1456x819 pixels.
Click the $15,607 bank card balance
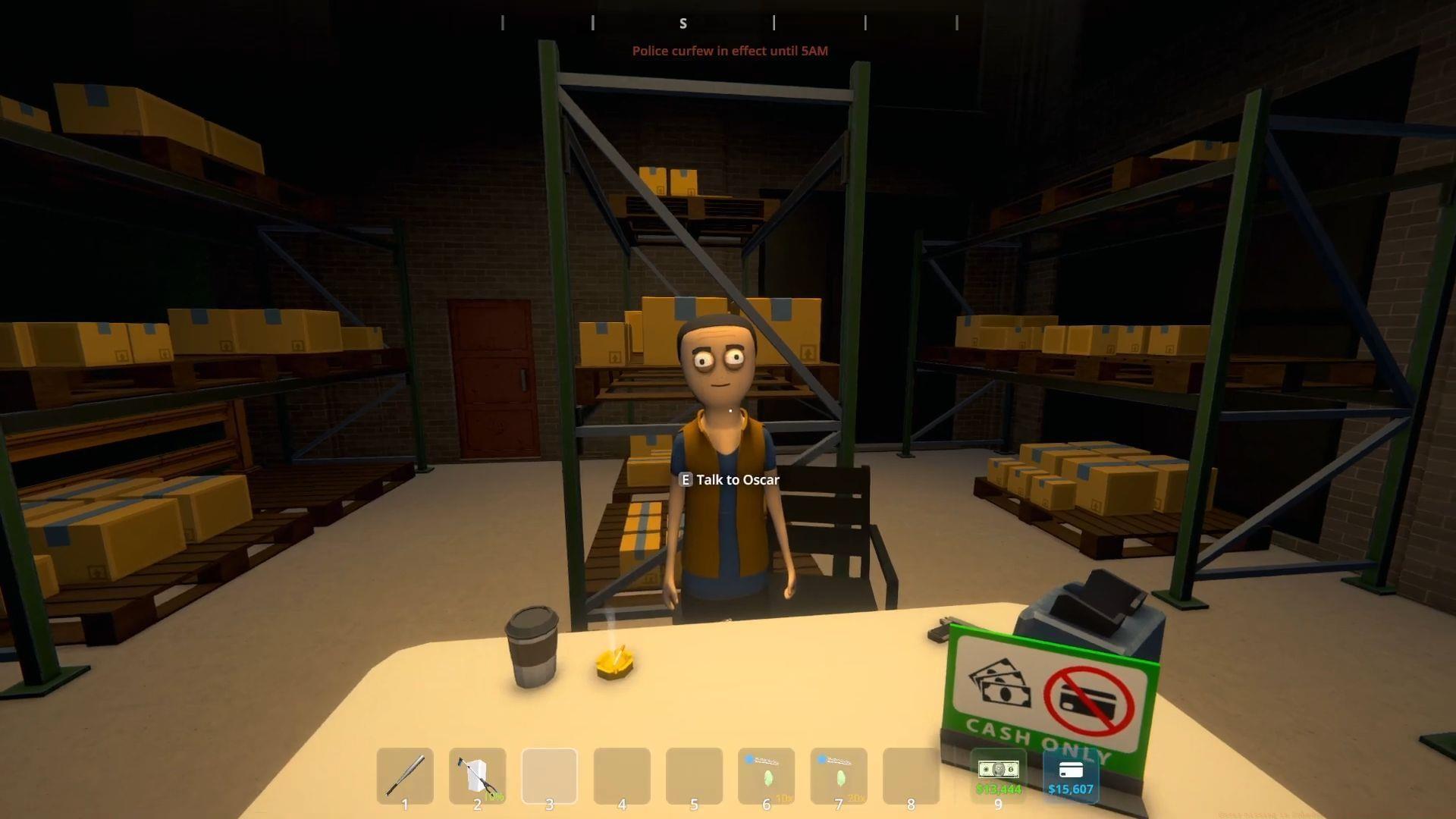coord(1070,776)
